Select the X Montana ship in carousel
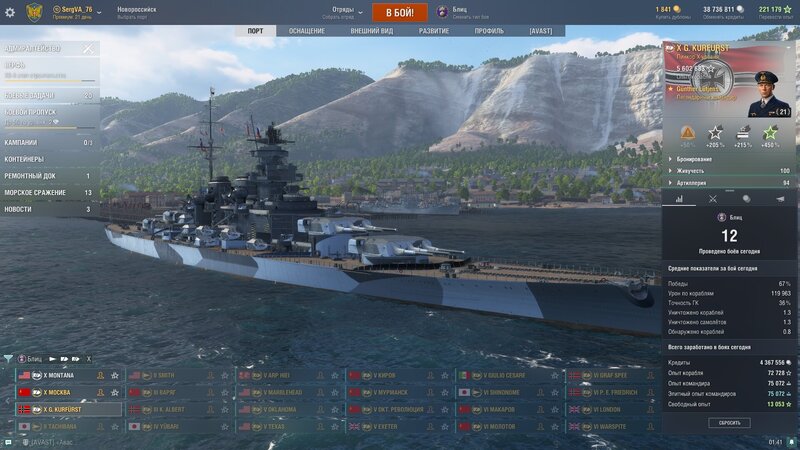This screenshot has height=450, width=800. [x=60, y=376]
